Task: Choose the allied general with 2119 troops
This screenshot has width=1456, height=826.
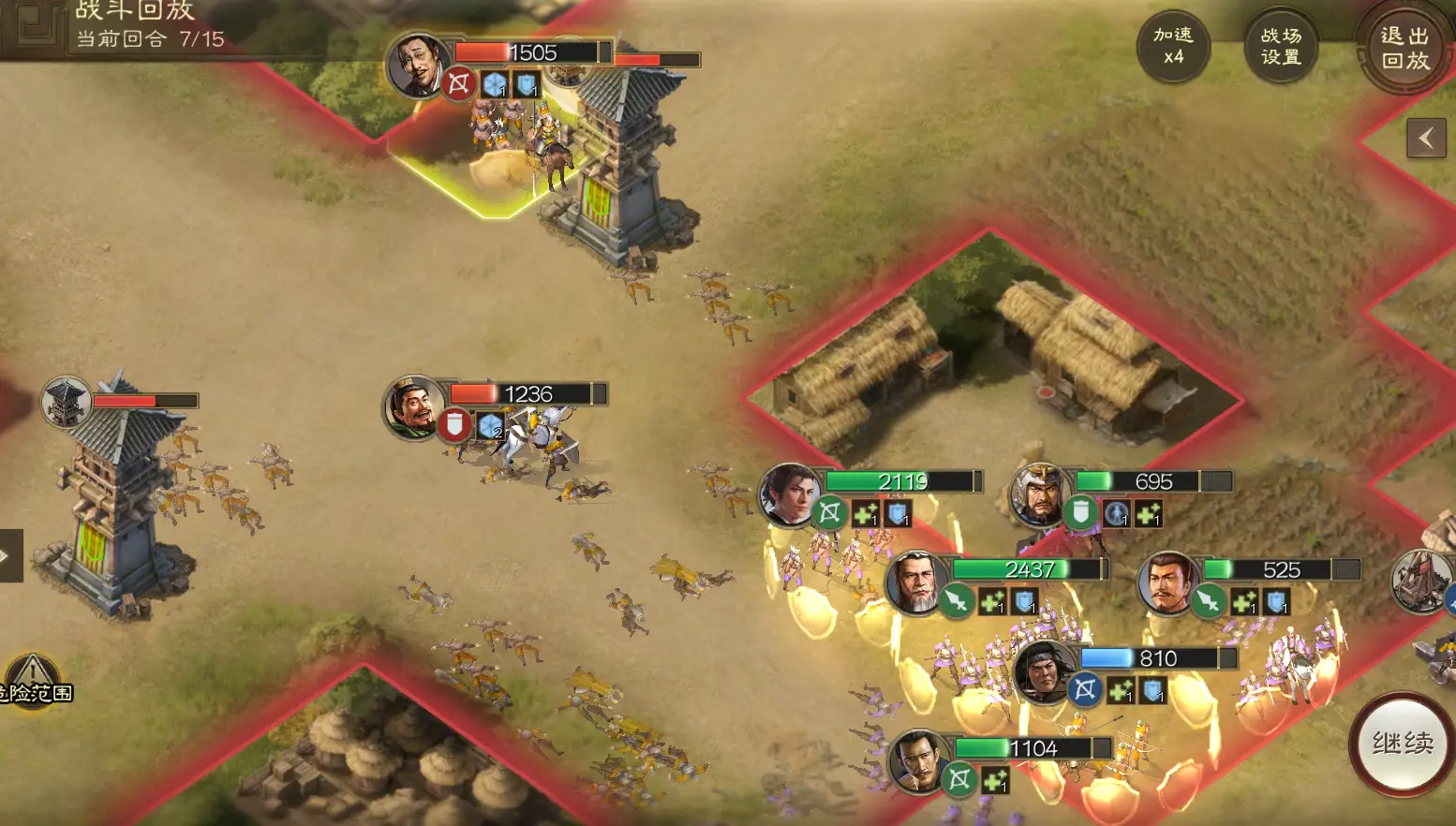Action: (789, 494)
